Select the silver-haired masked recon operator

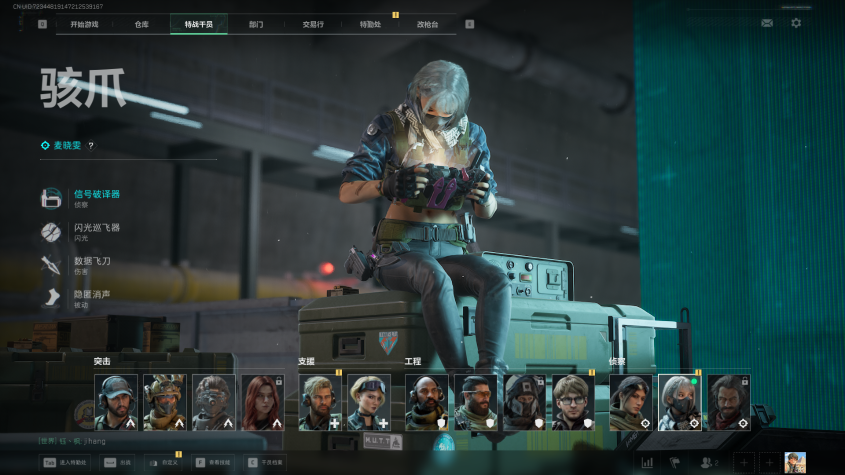click(679, 402)
